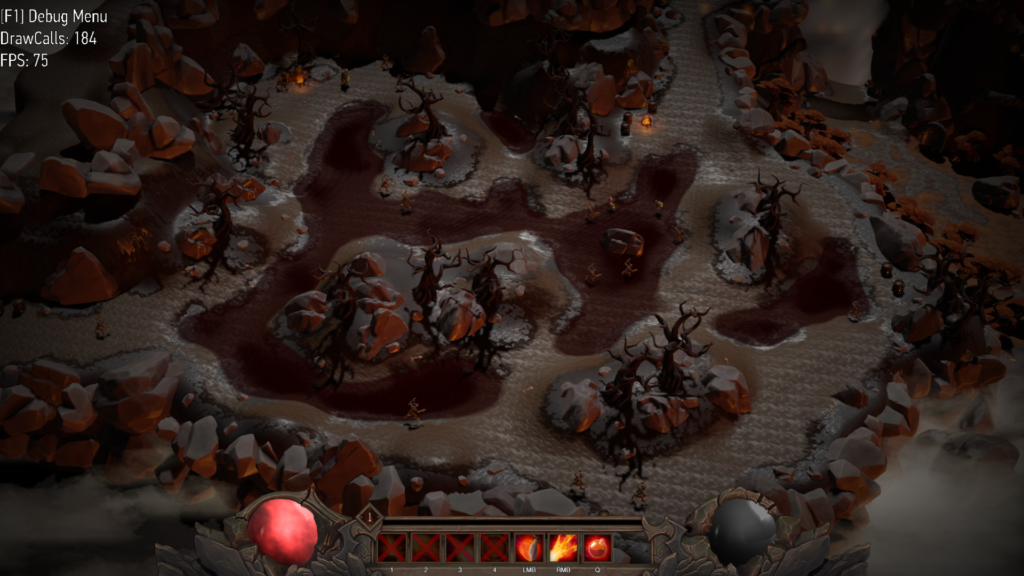This screenshot has width=1024, height=576.
Task: Click the locked skill slot labeled 1
Action: [393, 548]
